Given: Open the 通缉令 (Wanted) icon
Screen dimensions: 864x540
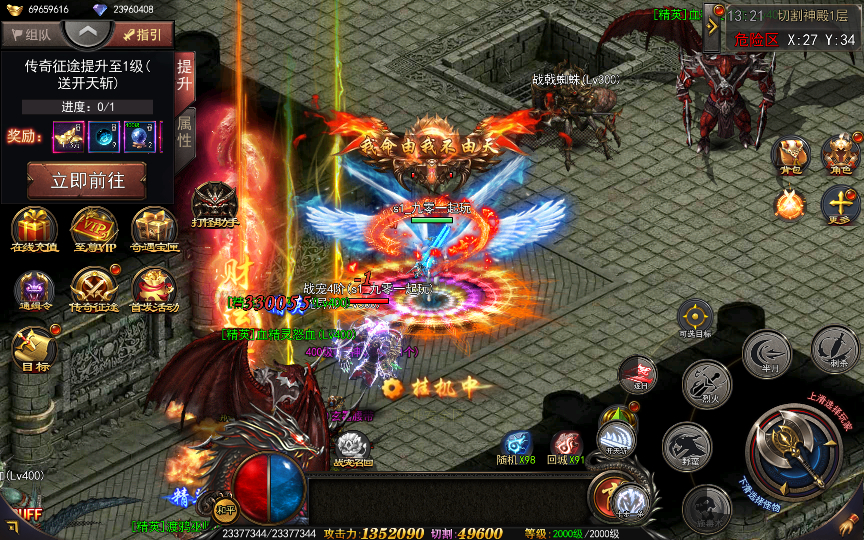Looking at the screenshot, I should (33, 290).
